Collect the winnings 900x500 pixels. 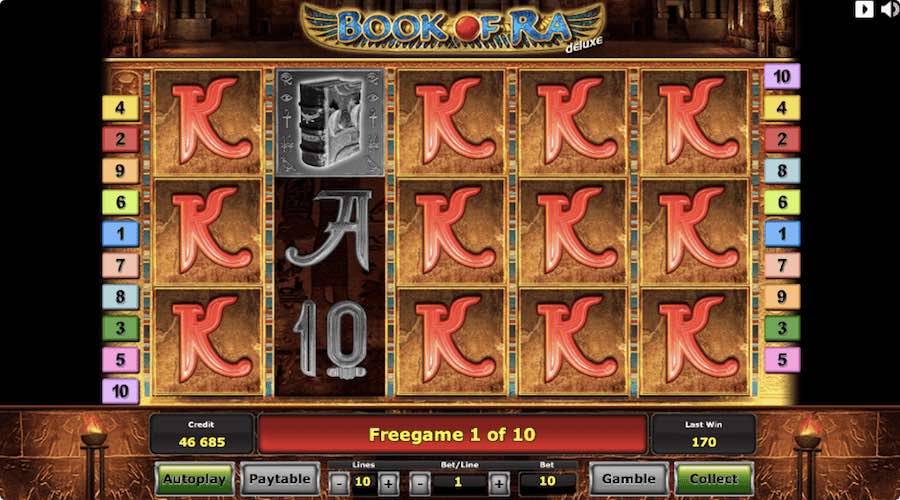click(713, 479)
